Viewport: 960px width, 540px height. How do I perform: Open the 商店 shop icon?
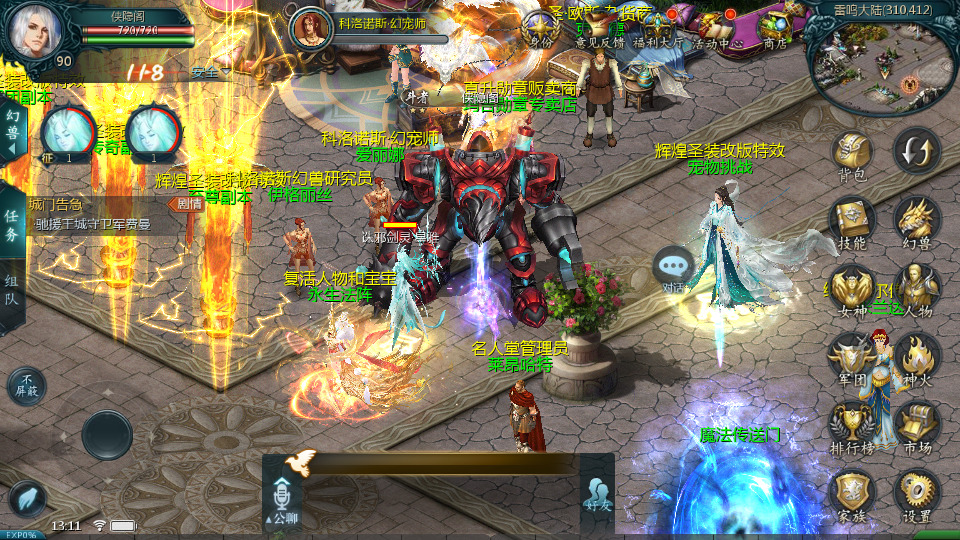pyautogui.click(x=774, y=26)
